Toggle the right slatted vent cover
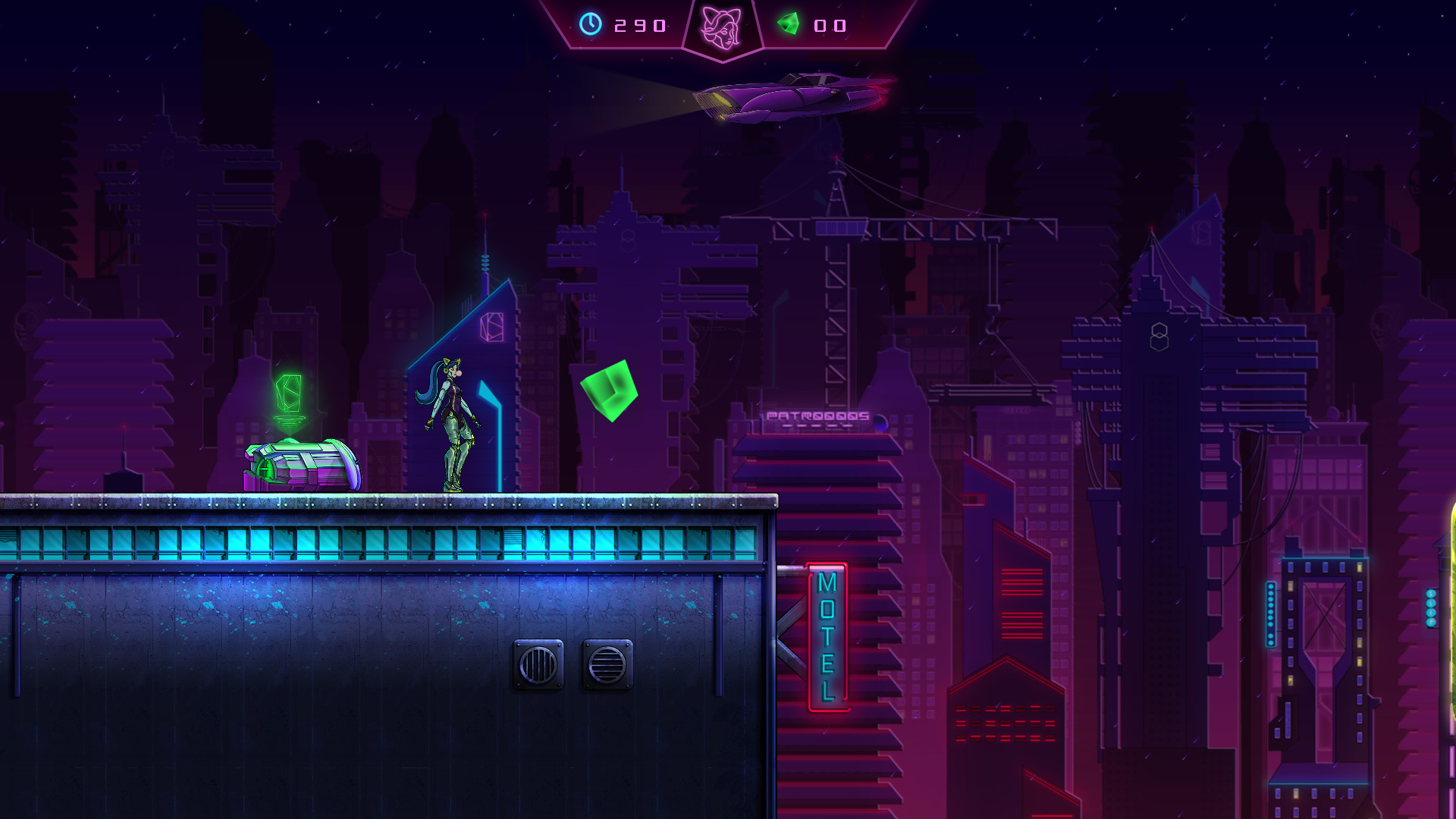This screenshot has width=1456, height=819. [x=607, y=666]
